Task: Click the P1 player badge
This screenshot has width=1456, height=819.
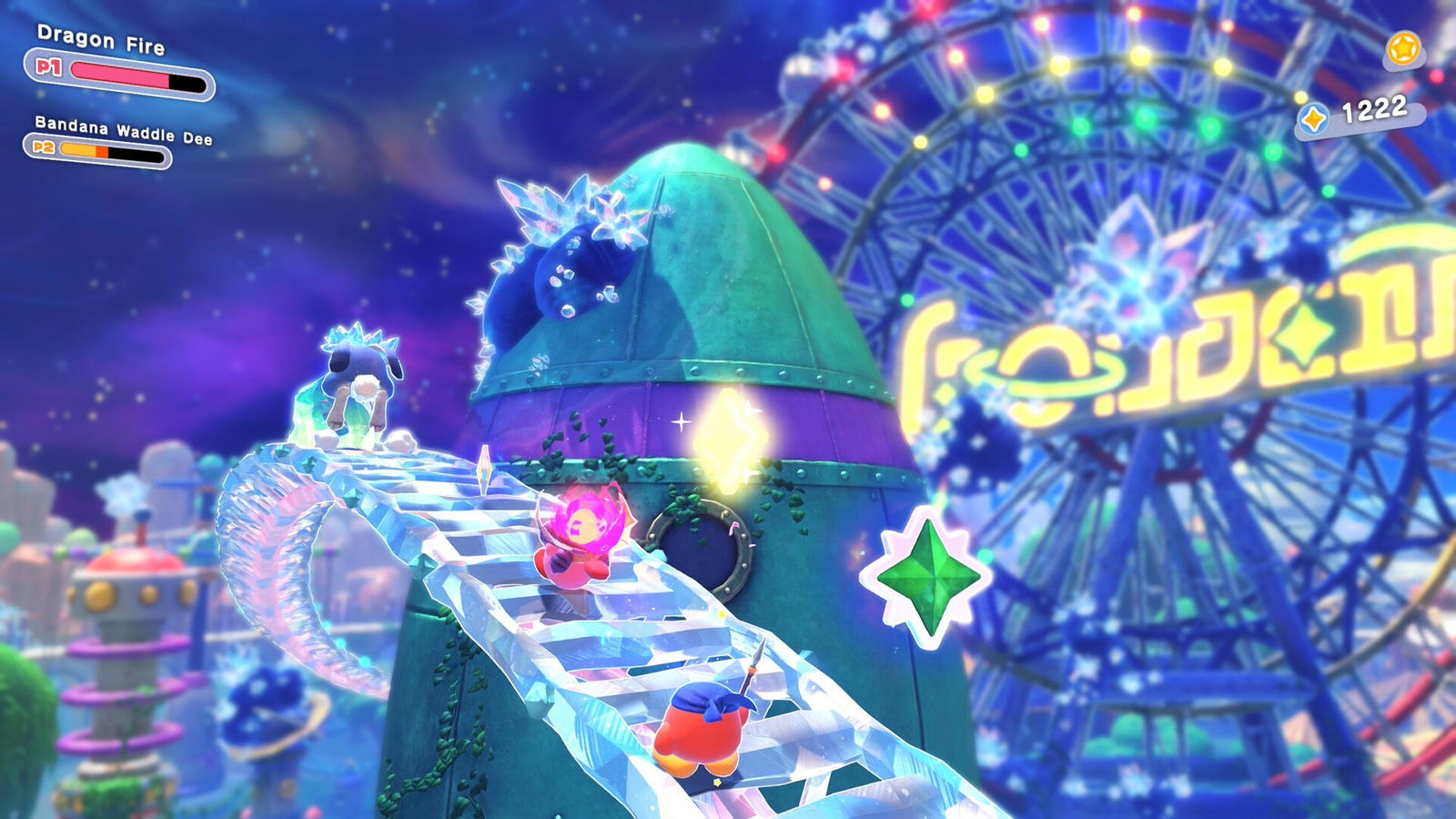Action: coord(48,66)
